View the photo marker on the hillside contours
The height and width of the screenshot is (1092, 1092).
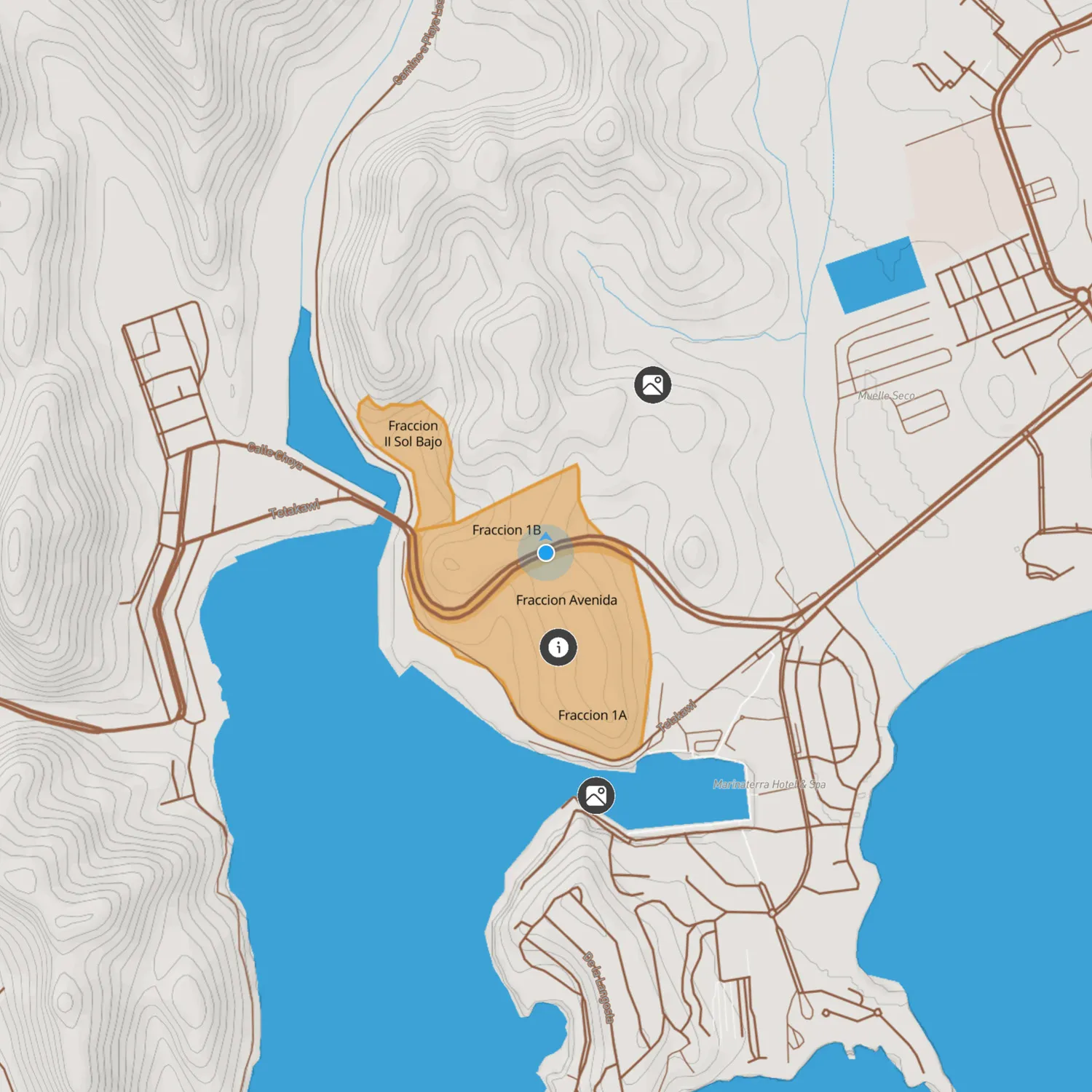coord(653,384)
